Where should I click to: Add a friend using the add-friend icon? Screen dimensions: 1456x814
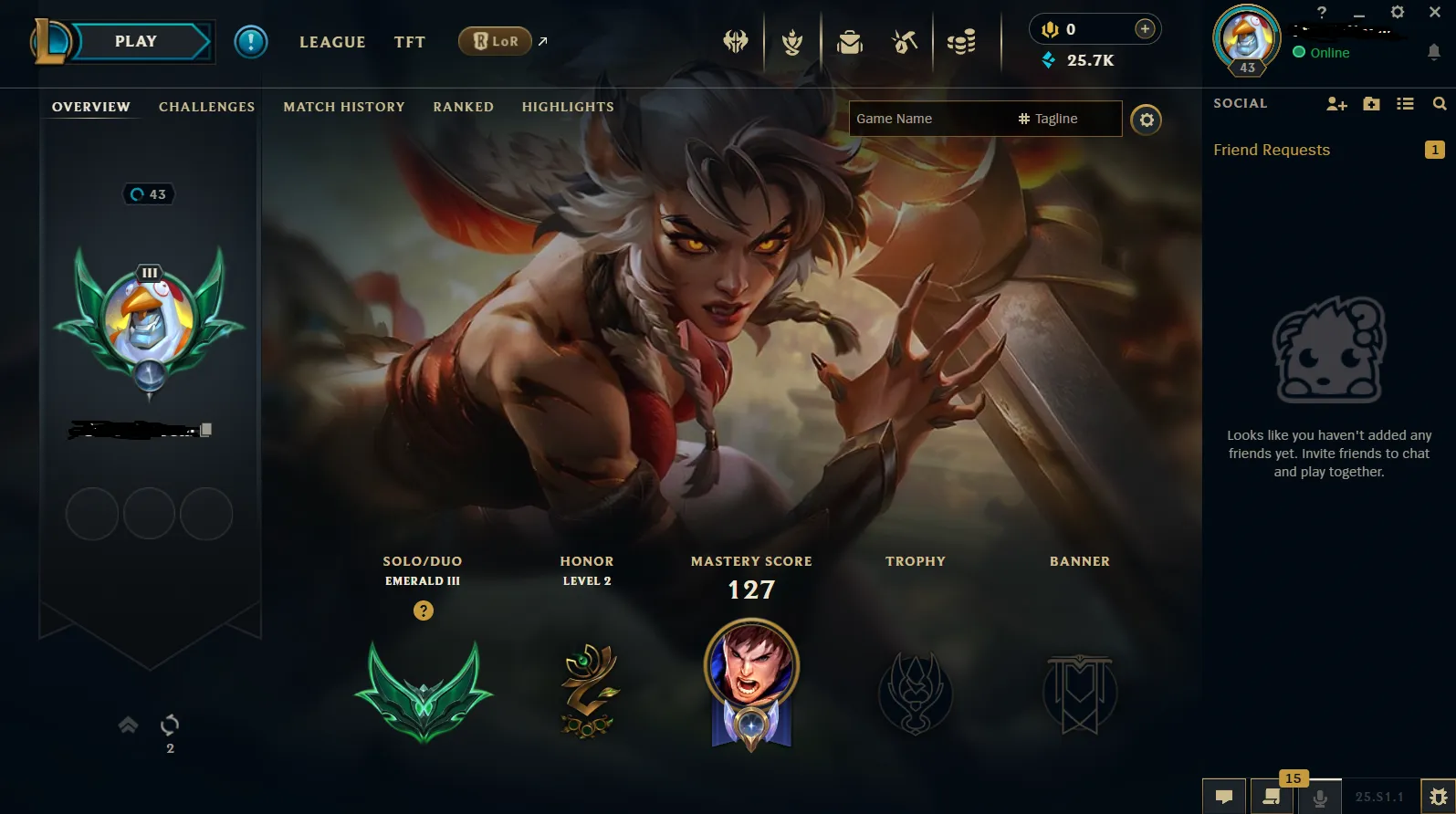(x=1336, y=103)
